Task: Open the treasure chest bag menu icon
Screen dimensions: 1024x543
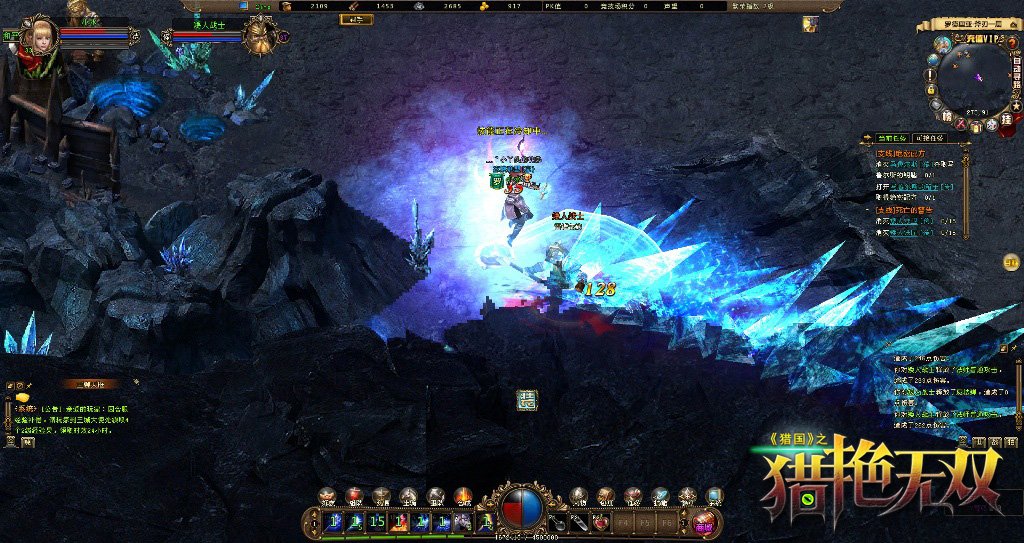Action: (x=605, y=496)
